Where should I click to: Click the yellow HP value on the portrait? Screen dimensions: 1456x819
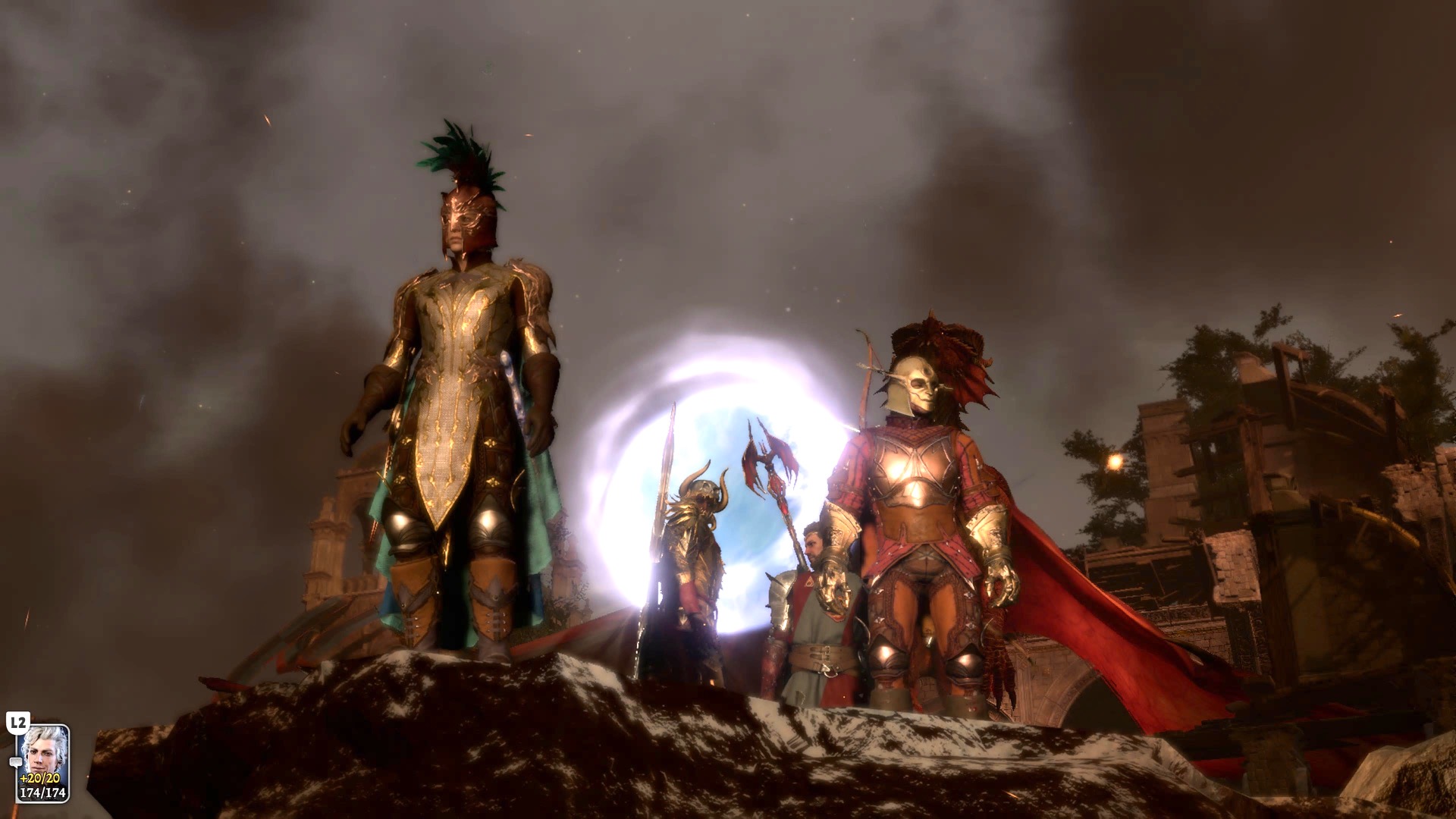[39, 778]
